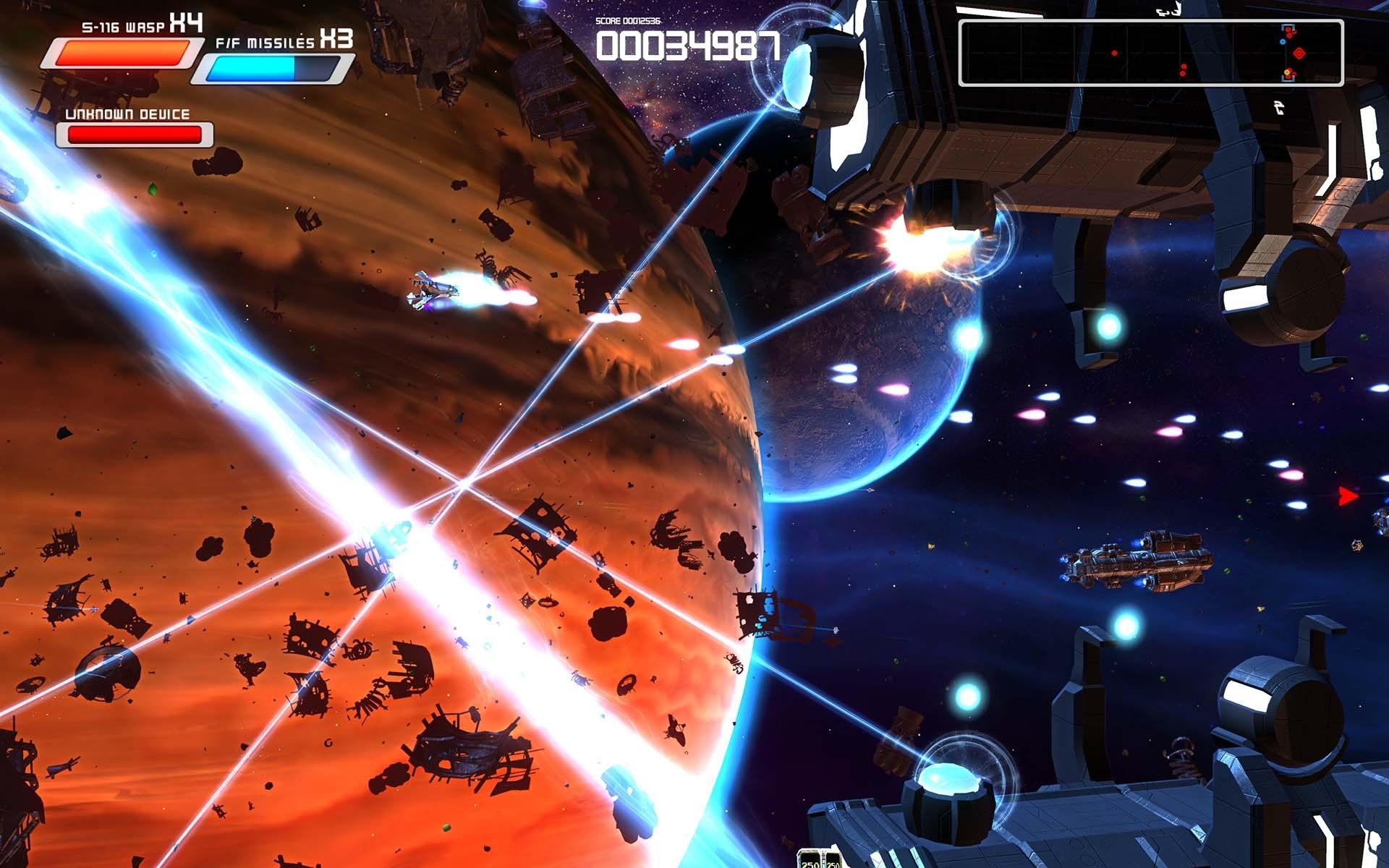Click the radar minimap panel
Screen dimensions: 1389x868
1150,54
